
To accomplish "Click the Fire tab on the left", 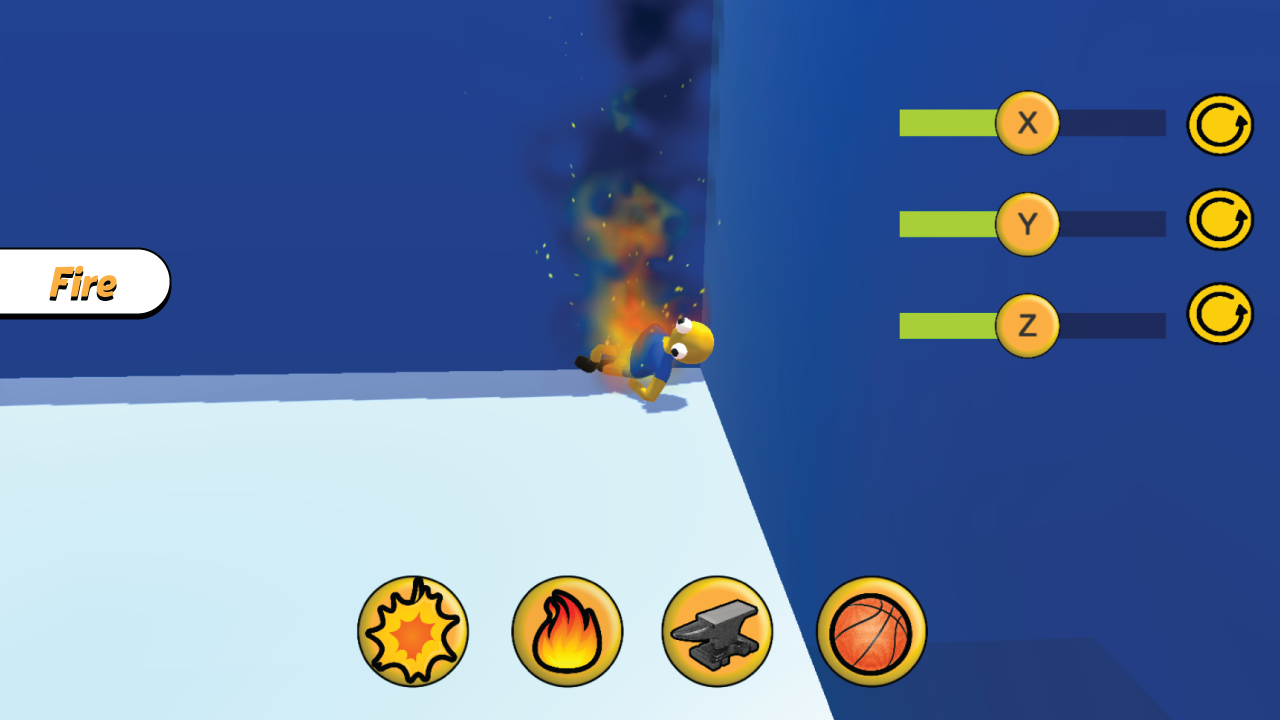I will click(85, 283).
